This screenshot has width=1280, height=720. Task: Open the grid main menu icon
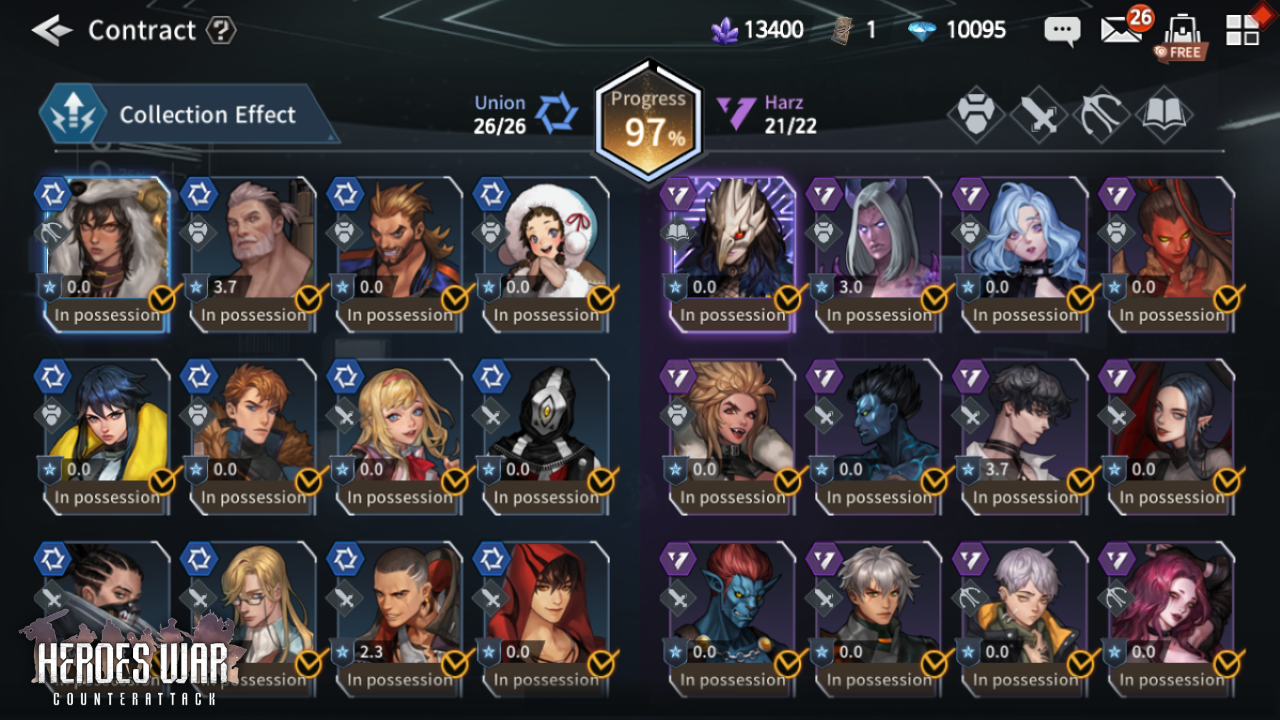[x=1243, y=30]
